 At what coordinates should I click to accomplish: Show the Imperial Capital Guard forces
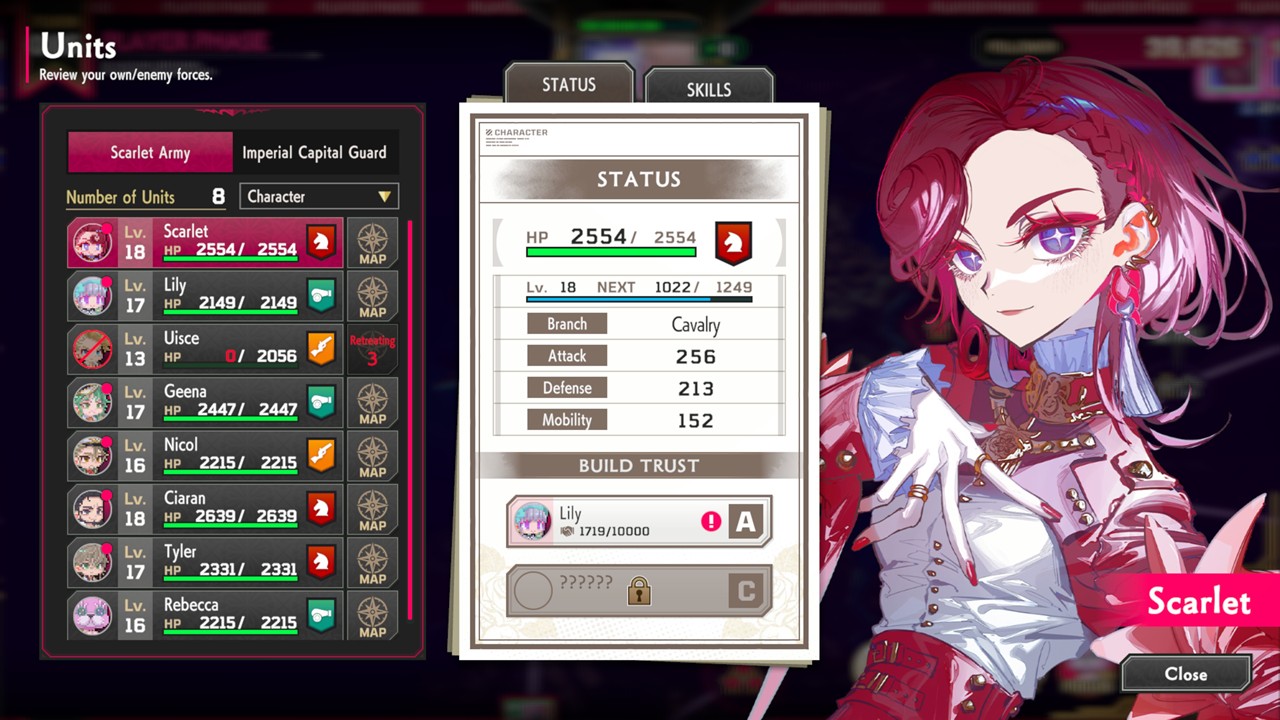[x=314, y=153]
